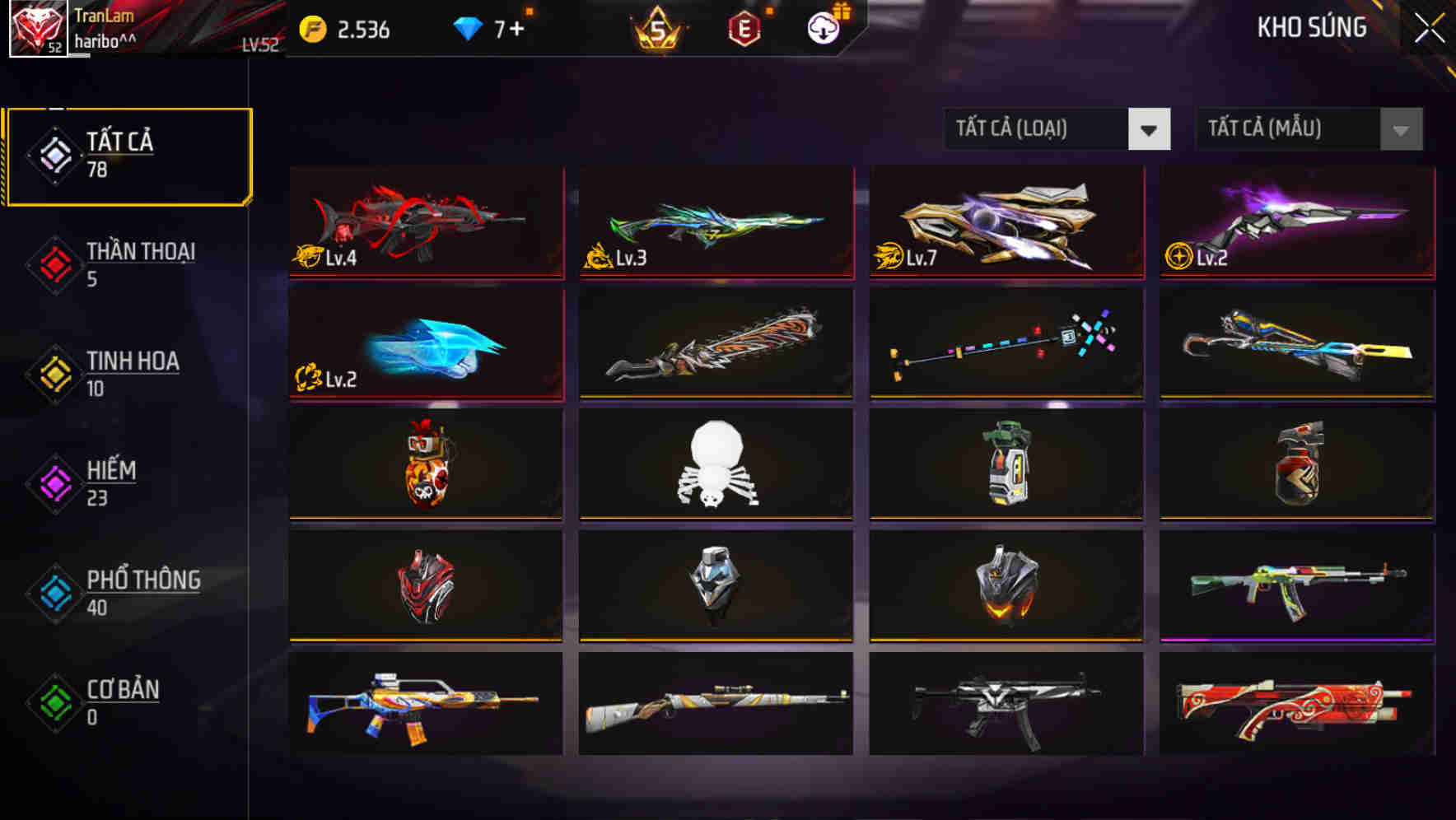Open the cloud download gift icon
1456x820 pixels.
point(821,27)
